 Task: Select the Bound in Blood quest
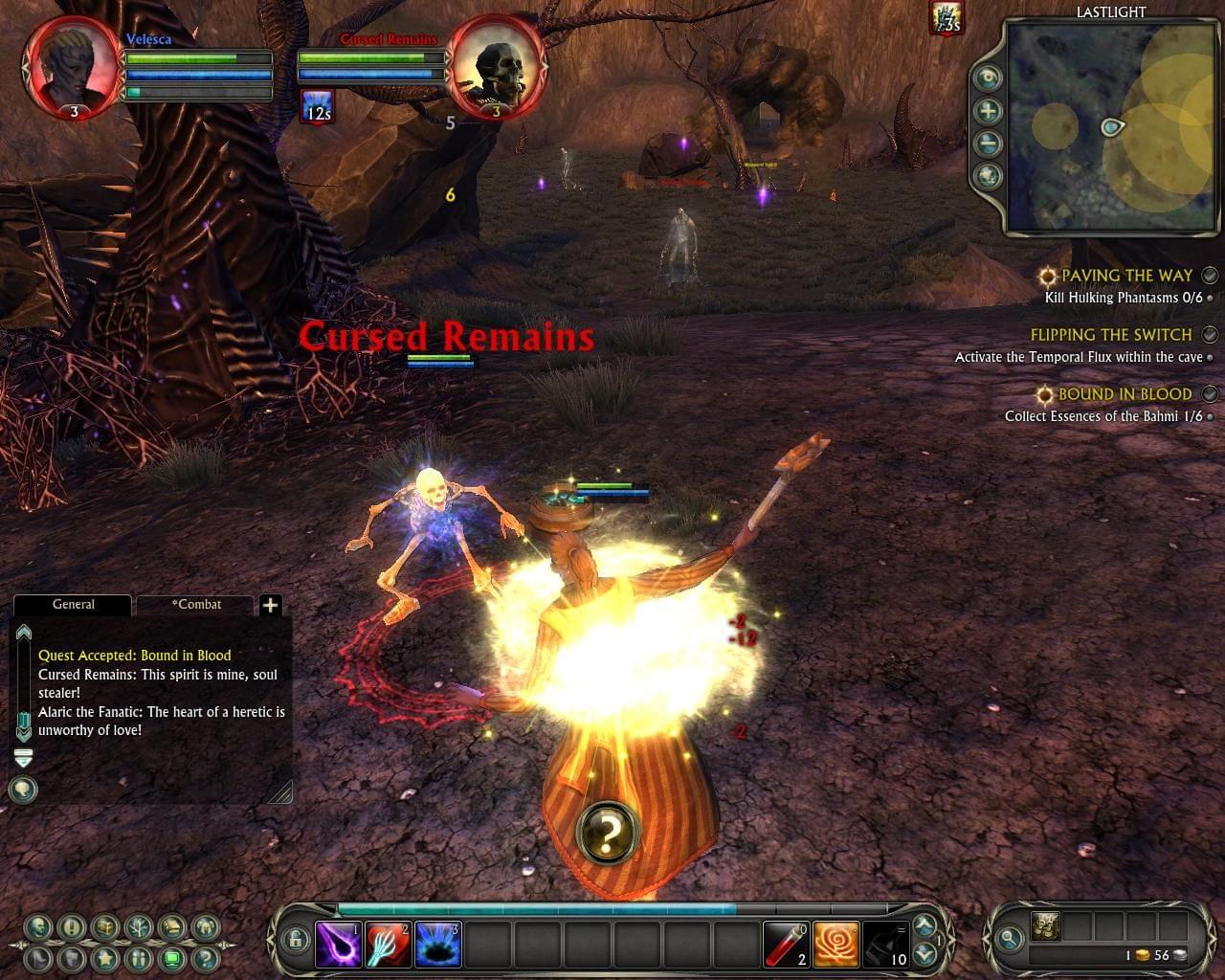pyautogui.click(x=1125, y=394)
